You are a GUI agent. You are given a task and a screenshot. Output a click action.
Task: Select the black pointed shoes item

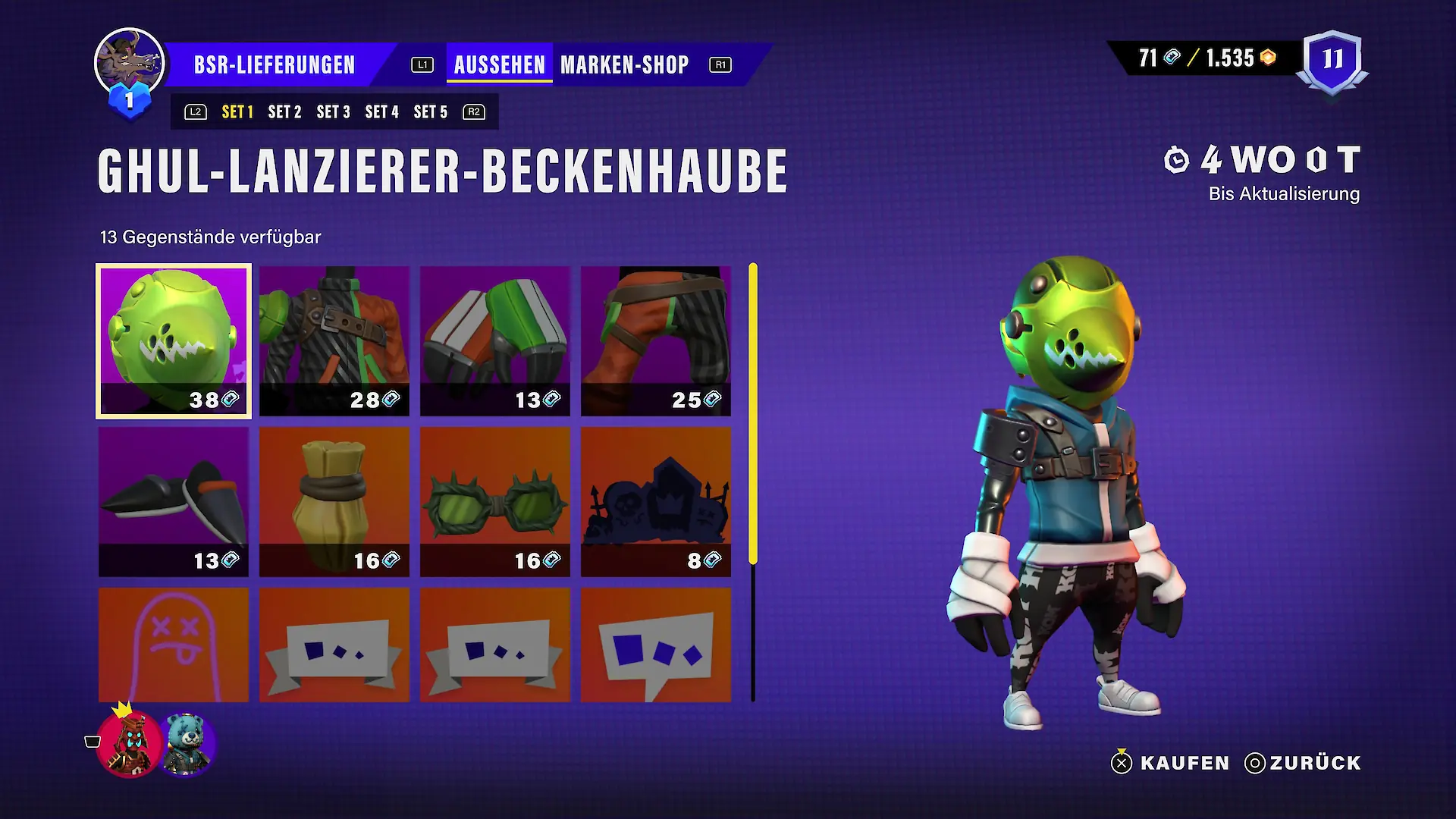click(x=174, y=501)
